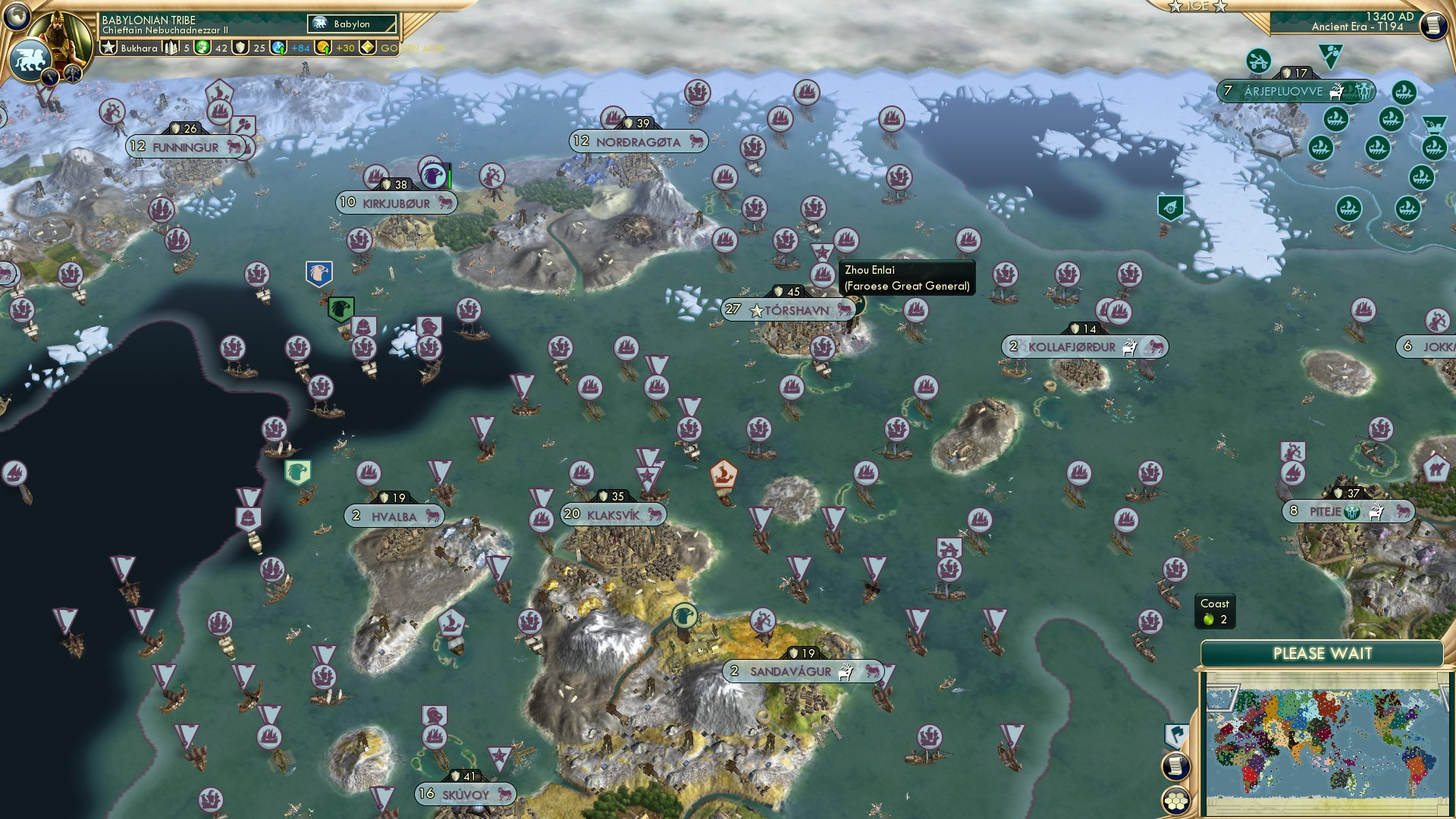Click the Bukhara city name in the top bar

(140, 48)
